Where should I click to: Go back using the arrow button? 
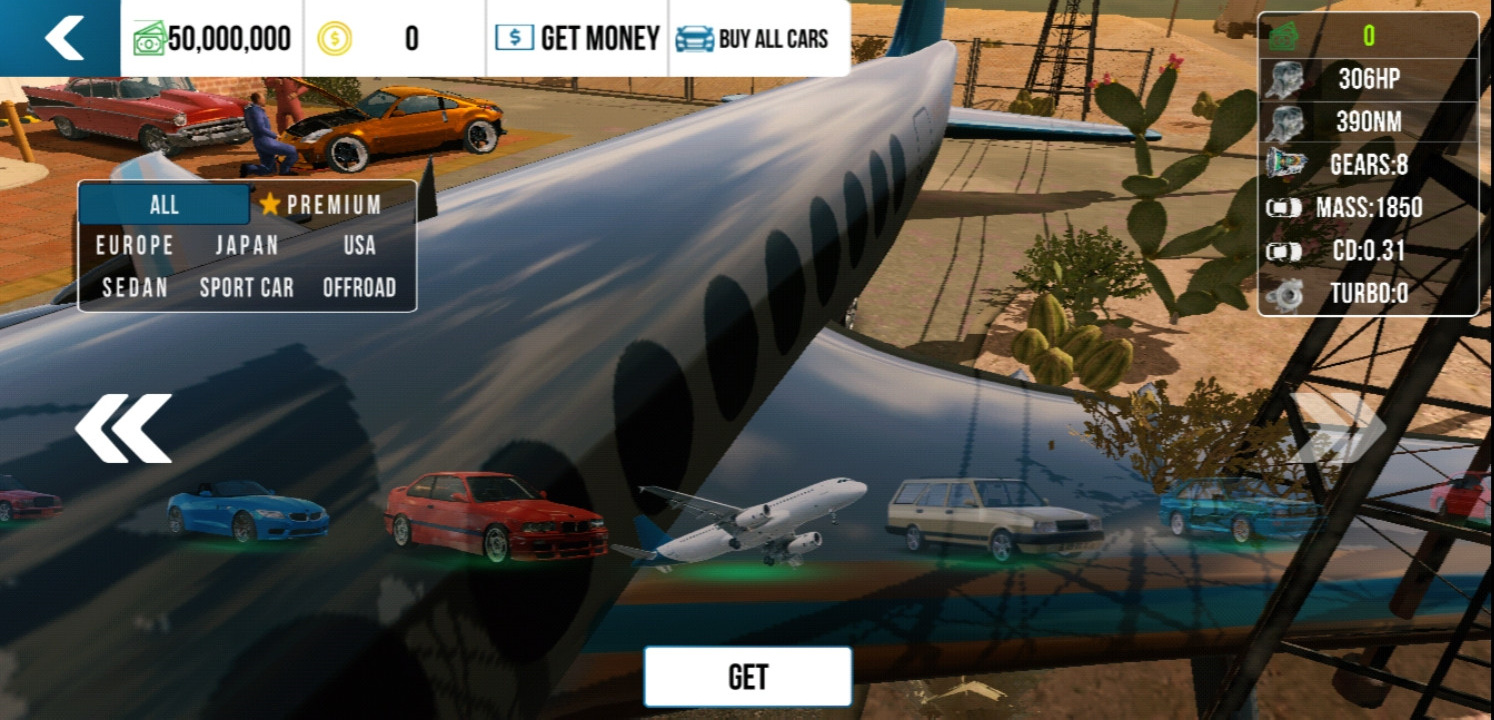(x=62, y=38)
